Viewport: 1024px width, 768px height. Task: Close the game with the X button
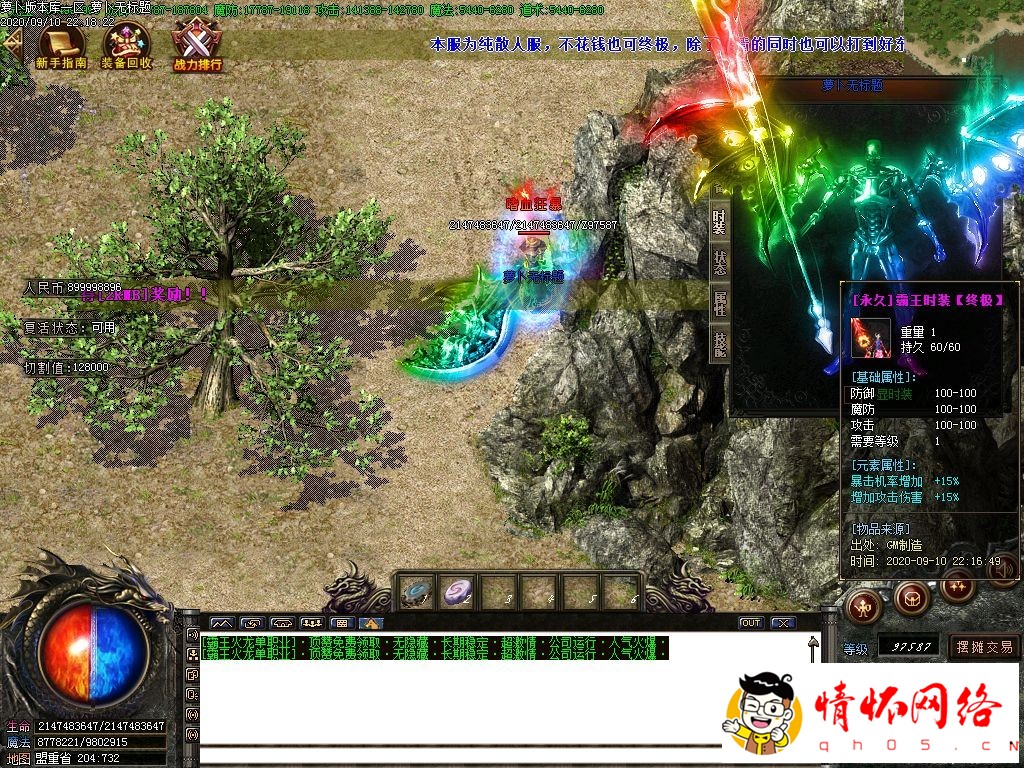click(783, 623)
